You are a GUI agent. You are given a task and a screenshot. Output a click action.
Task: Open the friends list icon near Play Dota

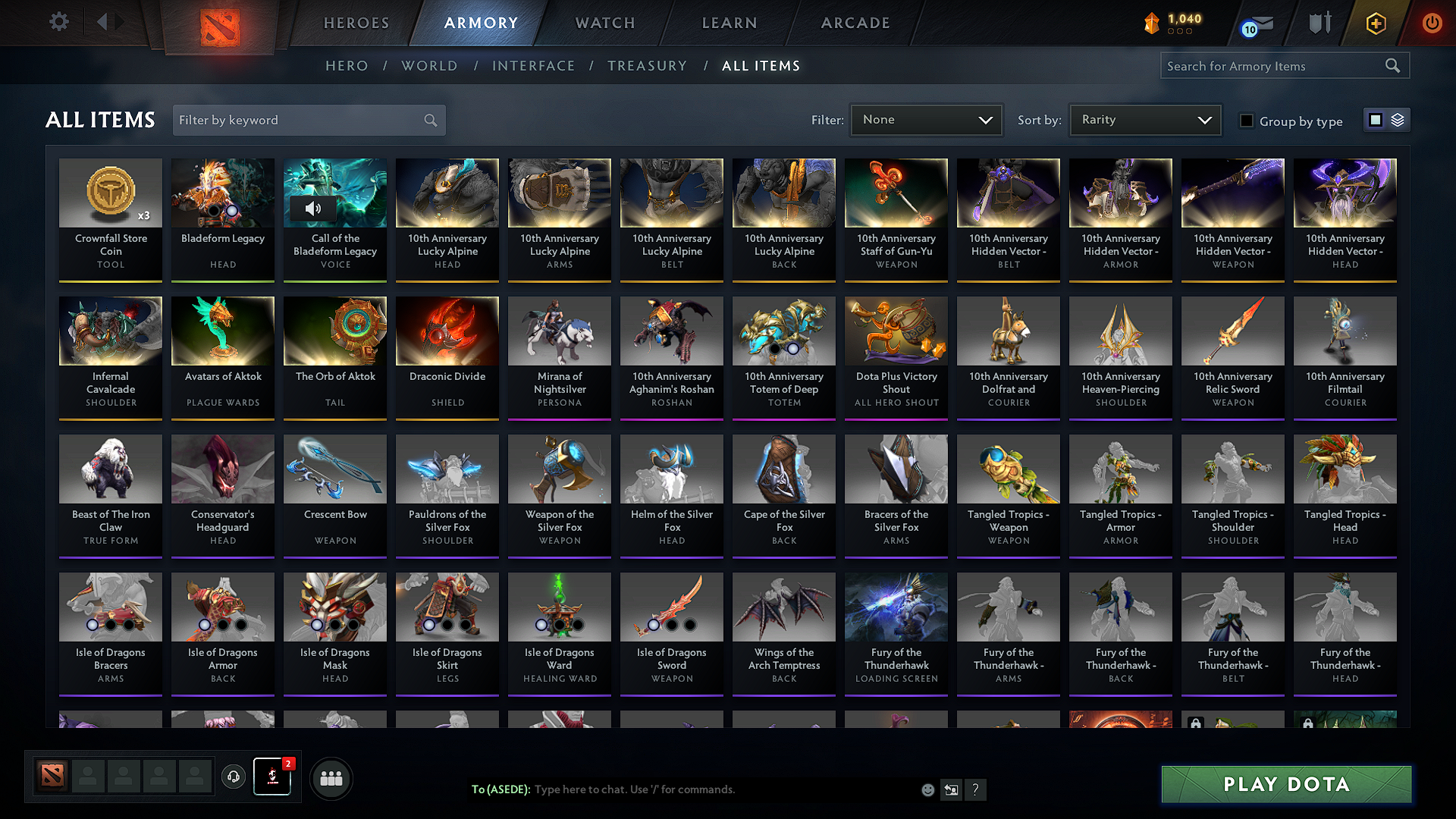(x=331, y=778)
